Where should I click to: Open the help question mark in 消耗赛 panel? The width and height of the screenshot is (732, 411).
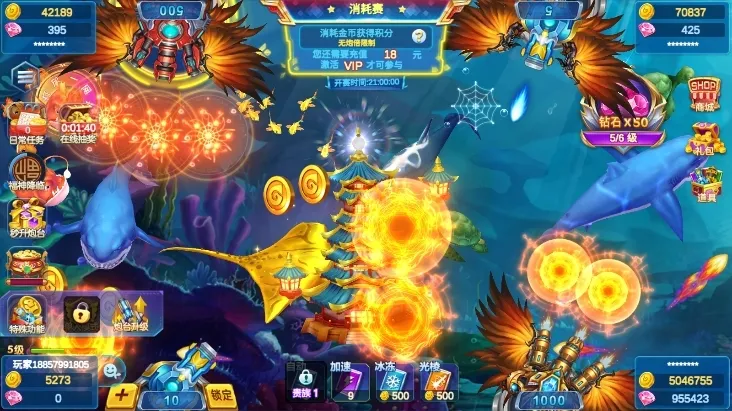pos(418,35)
